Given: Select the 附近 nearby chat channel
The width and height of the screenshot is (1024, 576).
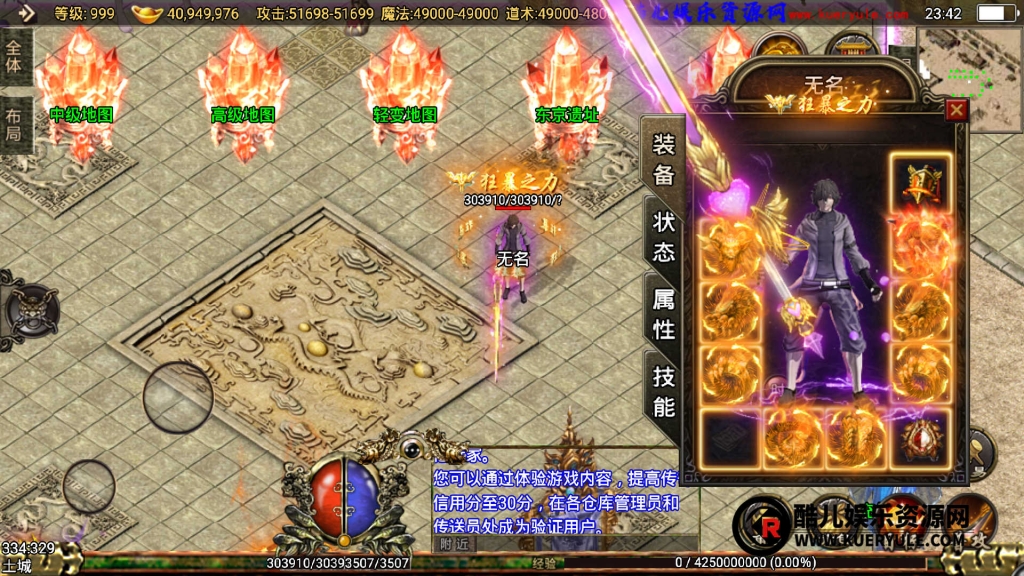Looking at the screenshot, I should click(x=455, y=543).
